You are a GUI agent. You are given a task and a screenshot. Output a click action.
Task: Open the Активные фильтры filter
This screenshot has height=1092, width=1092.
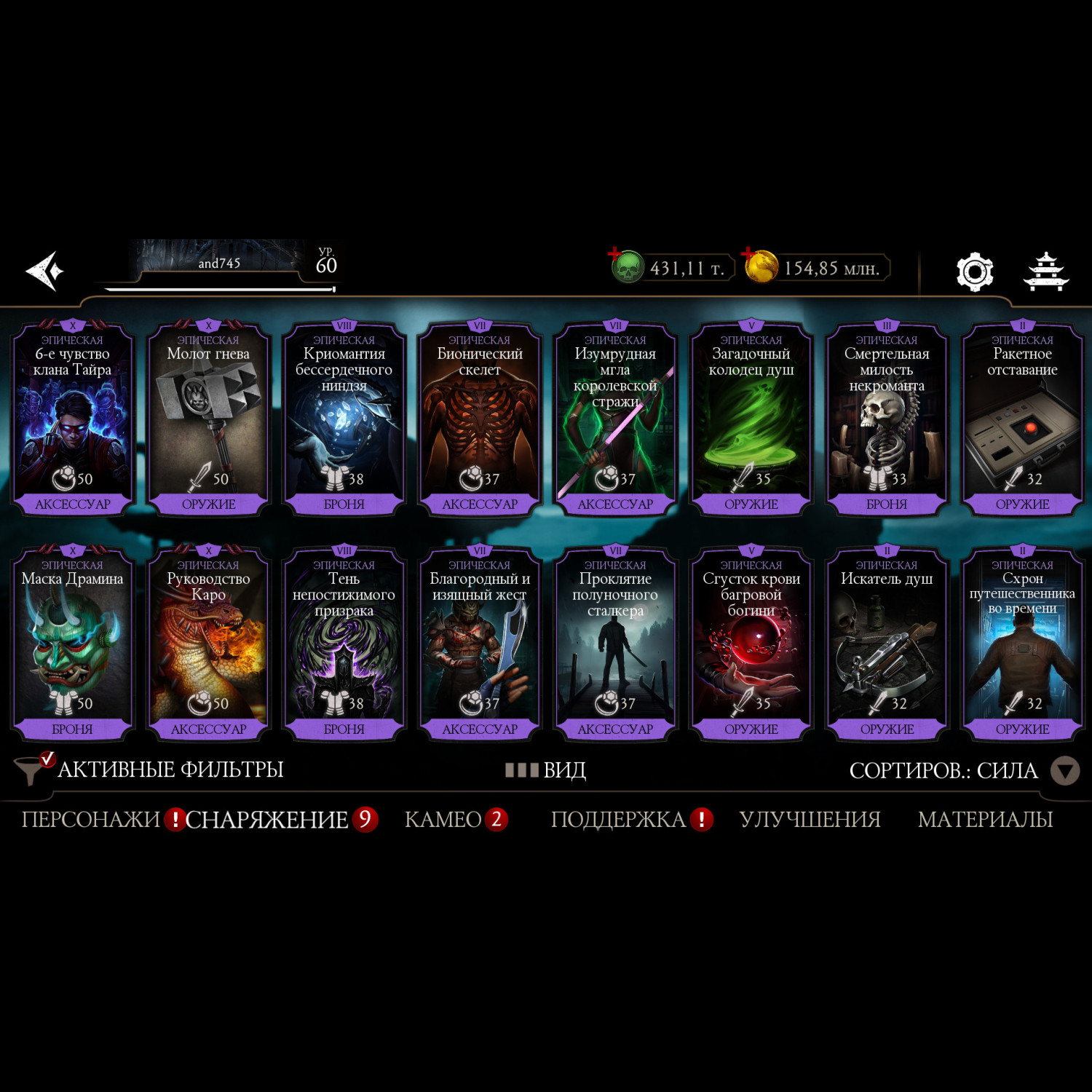149,769
